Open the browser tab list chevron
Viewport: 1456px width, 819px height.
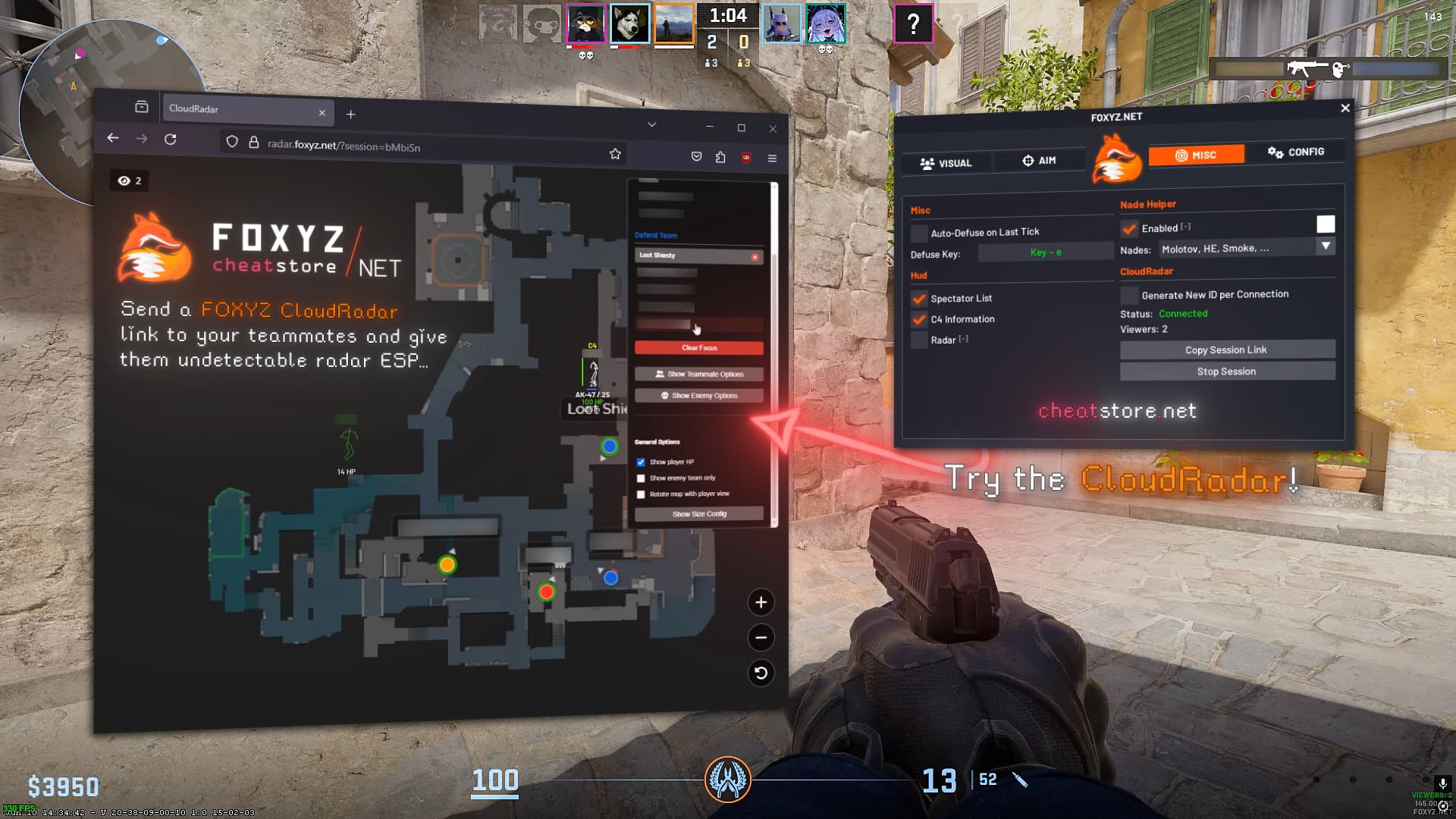(x=651, y=124)
